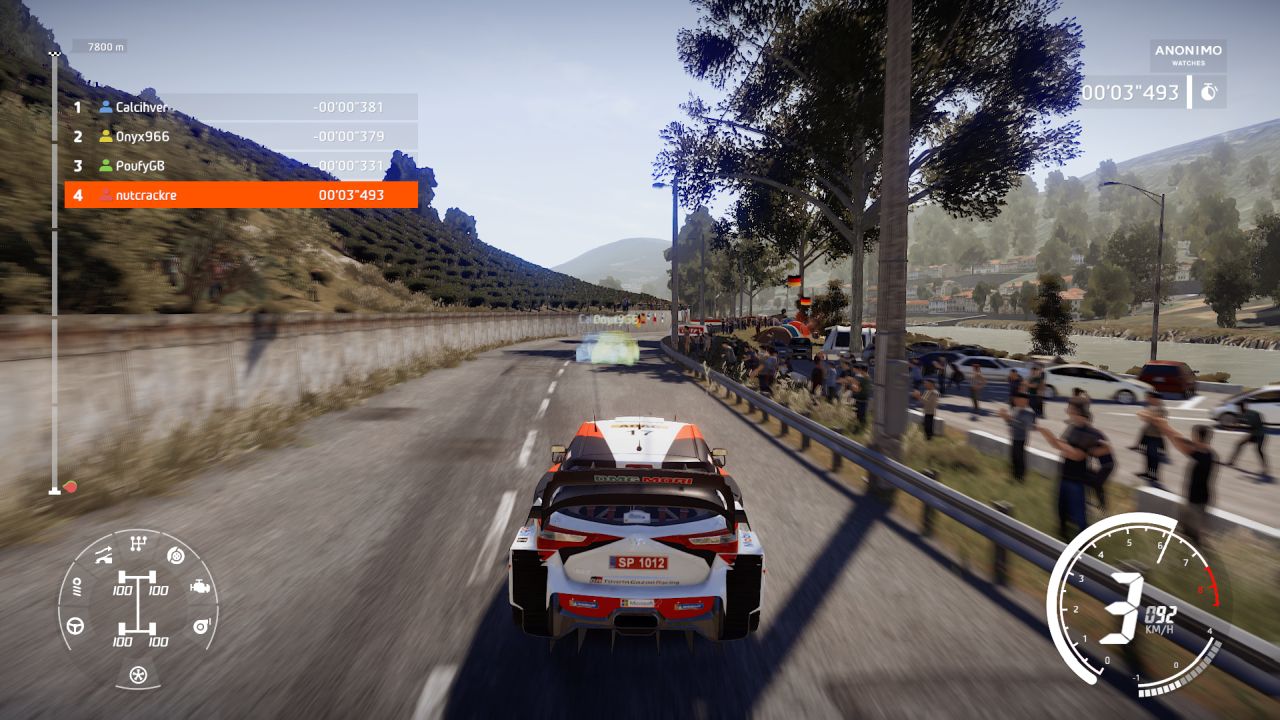Click the aerodynamics bodywork damage icon
This screenshot has width=1280, height=720.
tap(102, 555)
